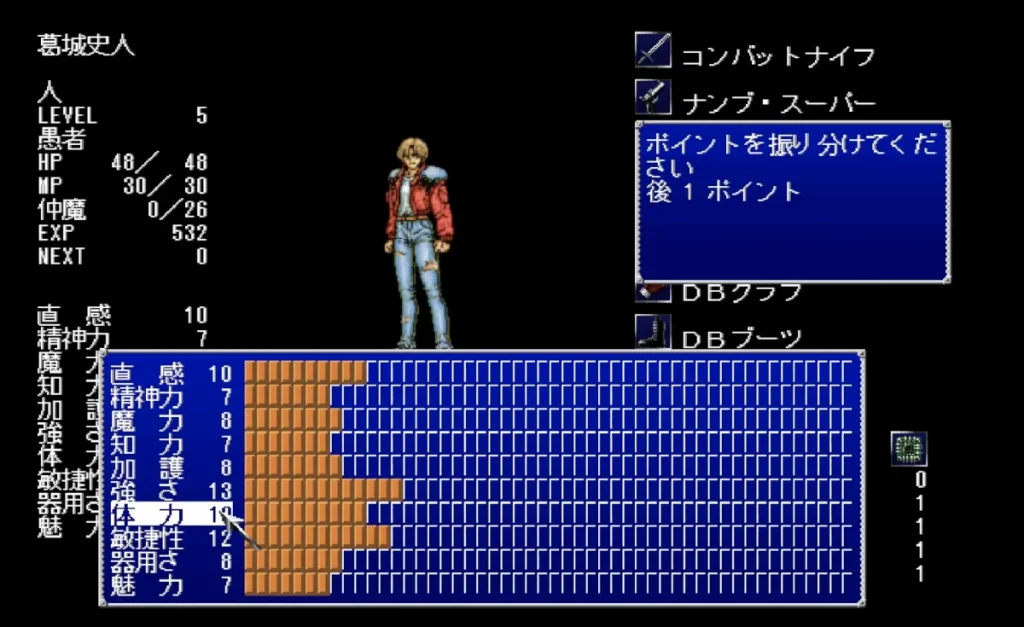Choose the DBグラブ equipment entry
This screenshot has height=627, width=1024.
[720, 292]
